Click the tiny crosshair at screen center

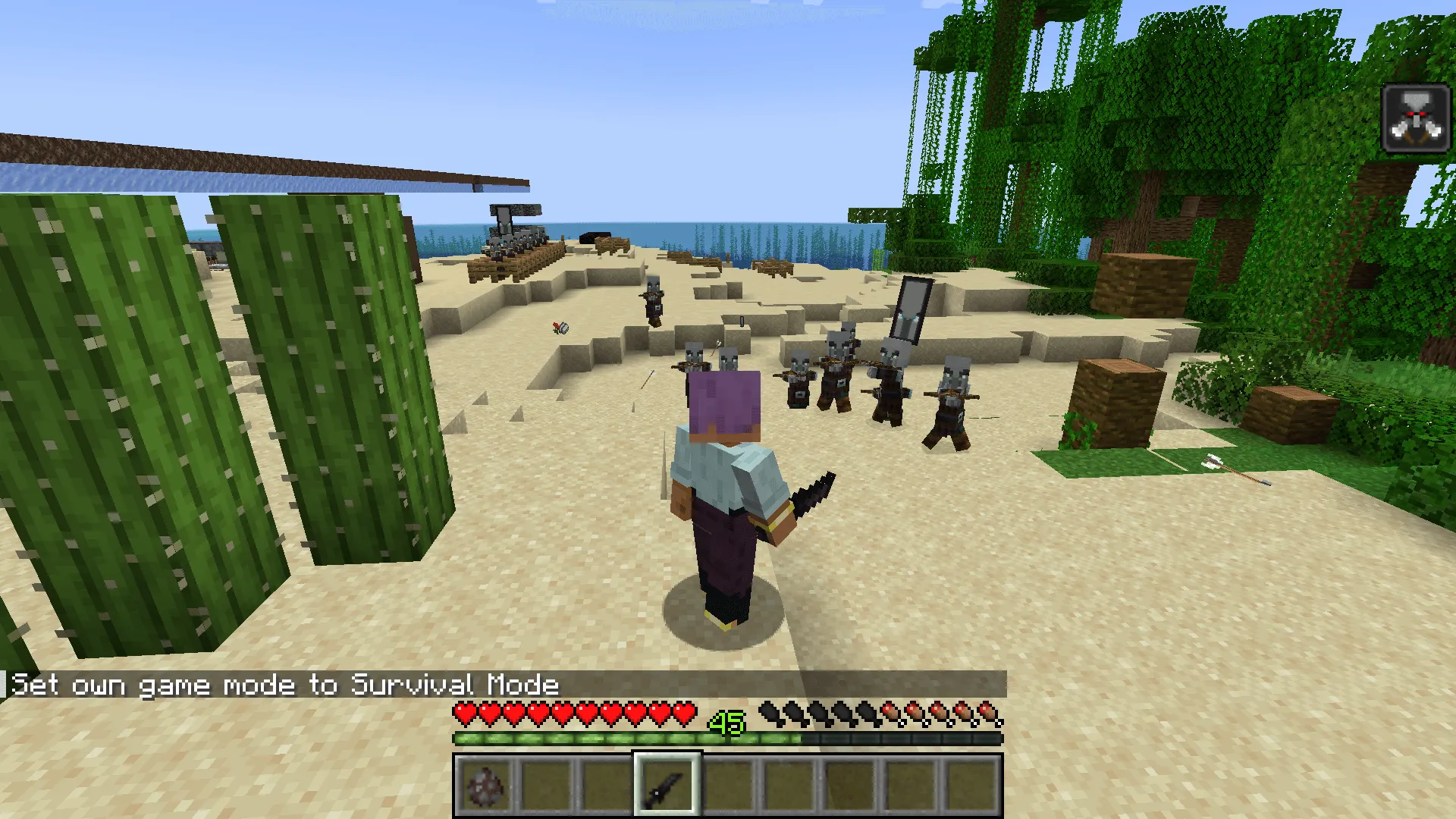728,409
